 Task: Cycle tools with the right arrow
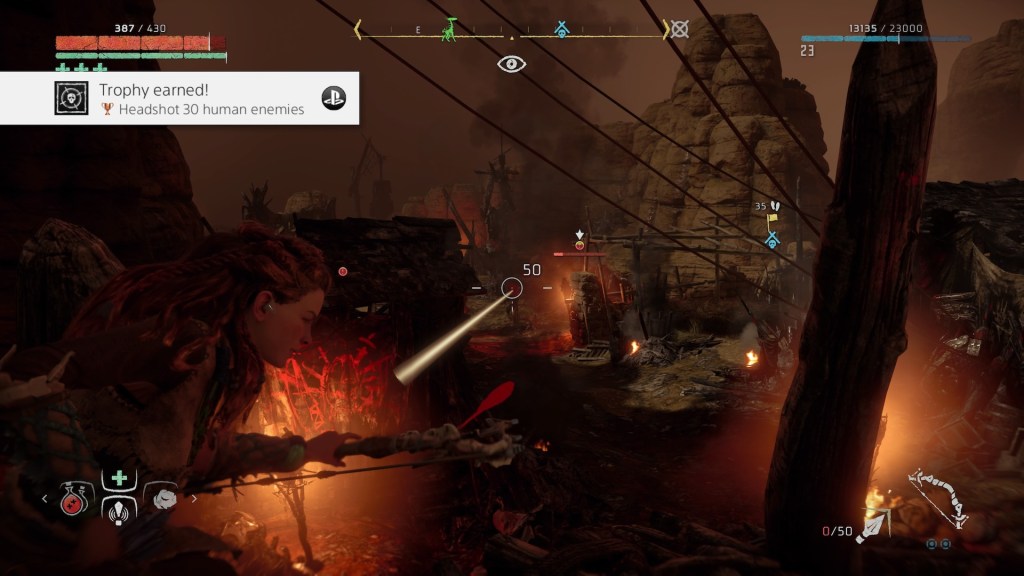(194, 497)
